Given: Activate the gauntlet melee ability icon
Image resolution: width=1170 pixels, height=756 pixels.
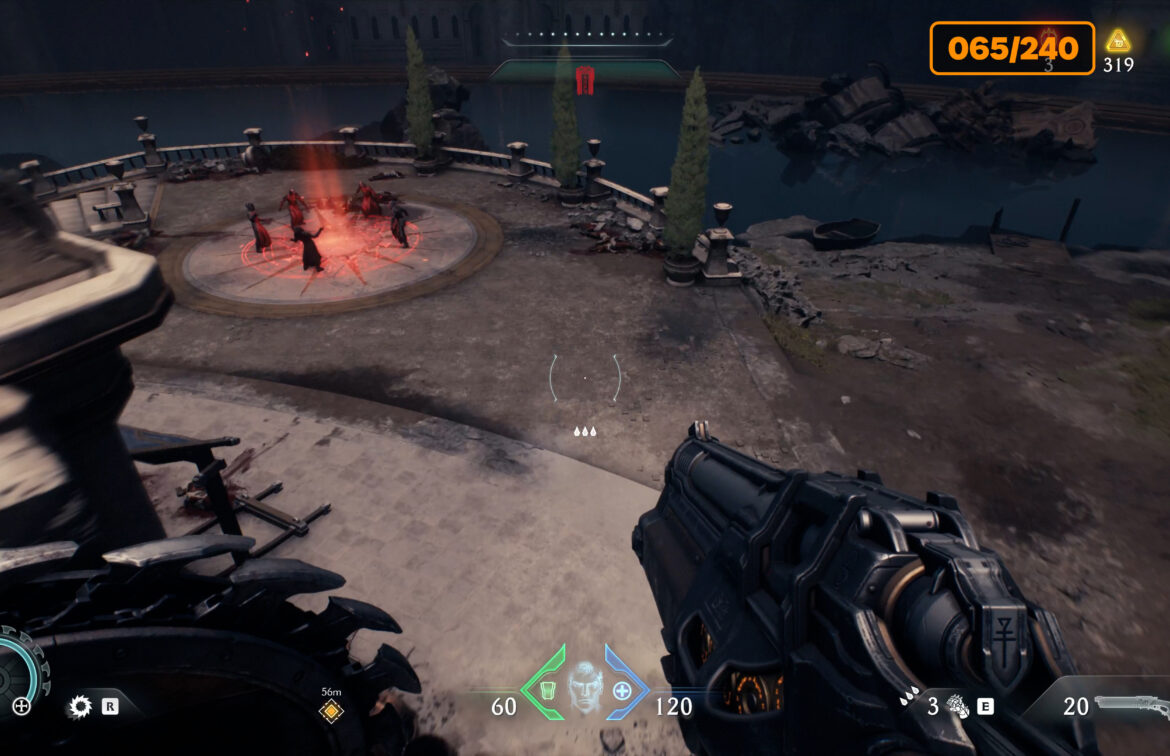Looking at the screenshot, I should (x=957, y=707).
